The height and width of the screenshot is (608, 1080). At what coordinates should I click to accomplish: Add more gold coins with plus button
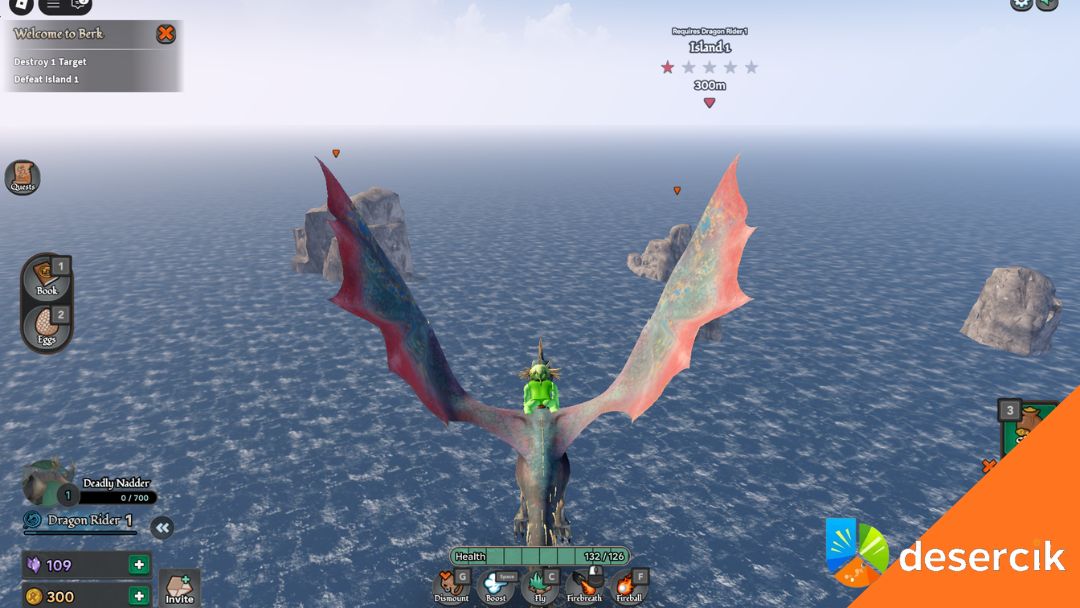pyautogui.click(x=139, y=597)
